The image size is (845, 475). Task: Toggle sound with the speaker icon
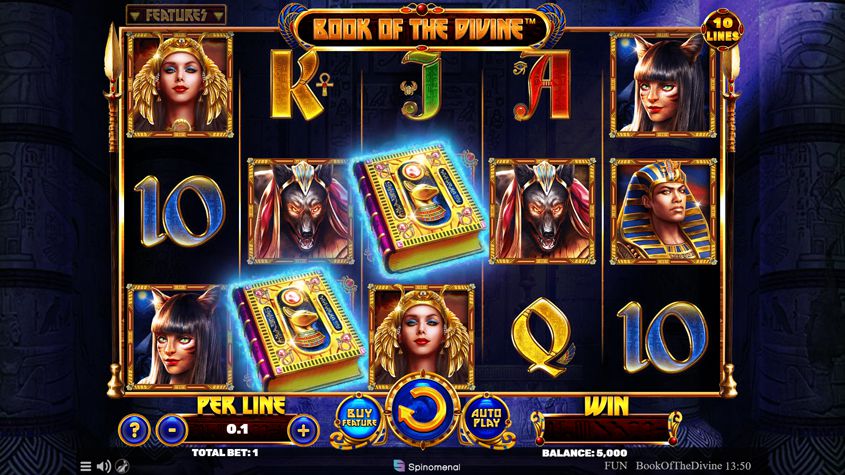tap(102, 466)
